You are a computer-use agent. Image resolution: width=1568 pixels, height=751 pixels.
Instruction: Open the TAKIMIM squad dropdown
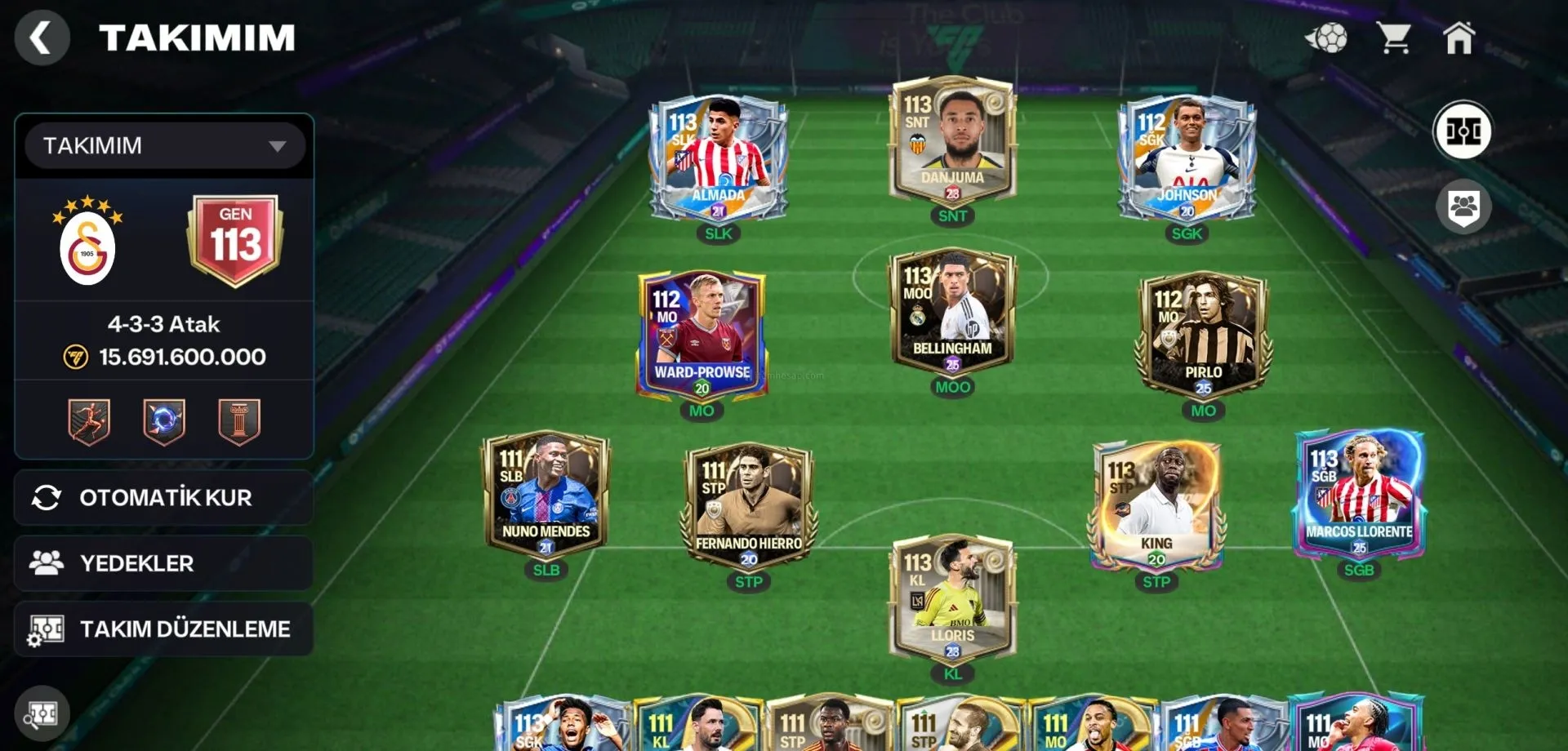pos(164,146)
